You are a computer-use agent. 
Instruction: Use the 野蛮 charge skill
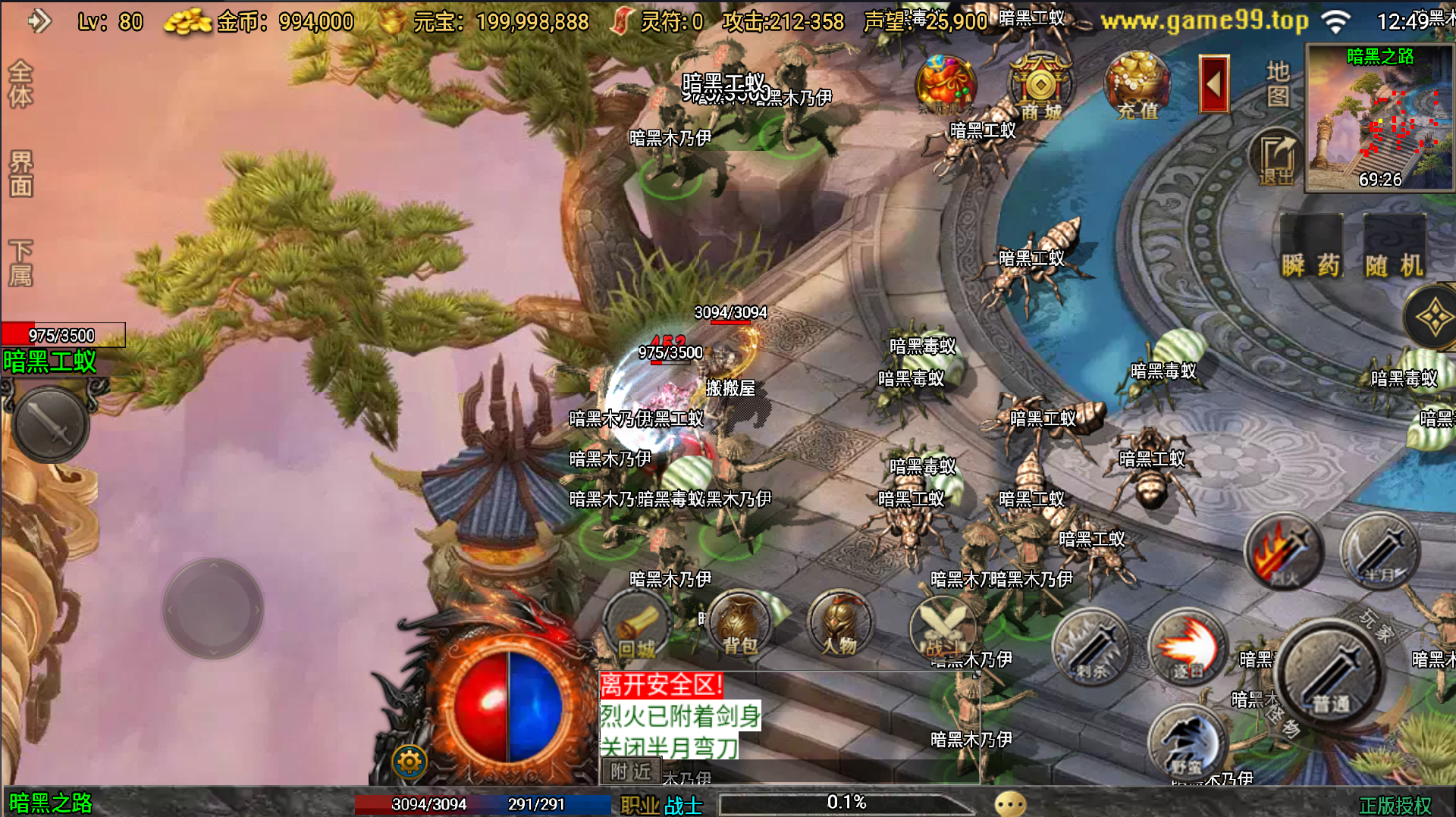click(1187, 743)
